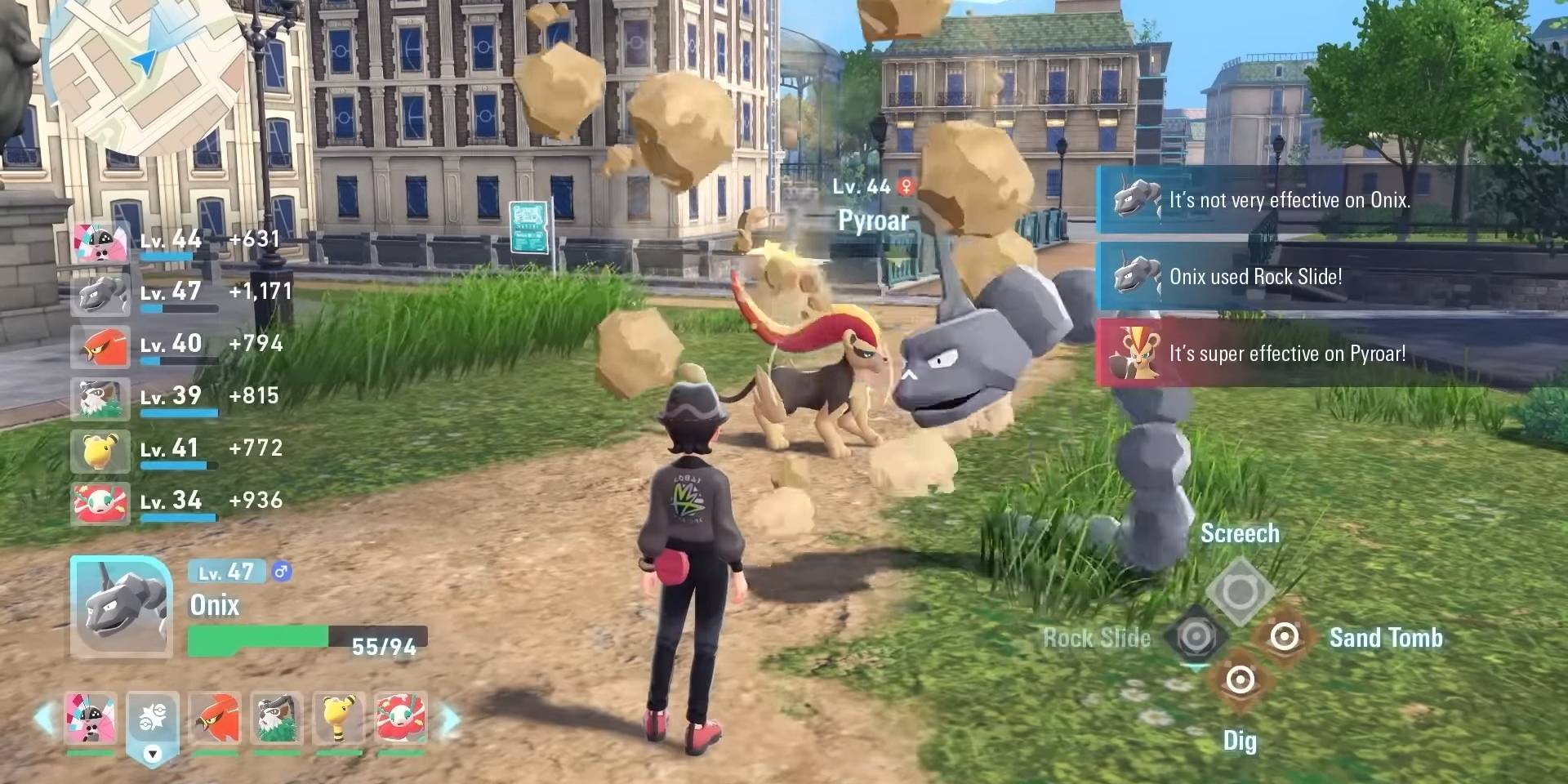Choose Ampharos in the bottom party bar
Viewport: 1568px width, 784px height.
click(339, 718)
